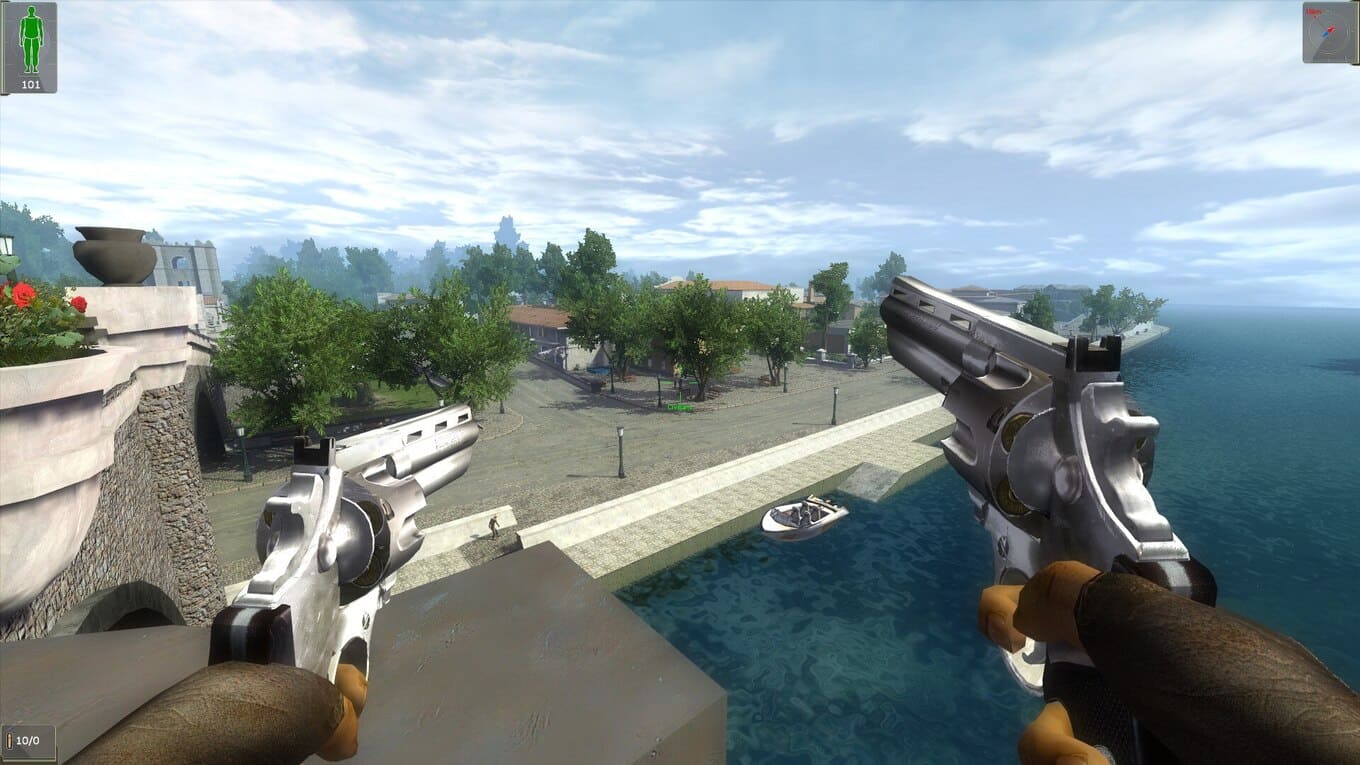Select the green body status icon
The height and width of the screenshot is (765, 1360).
(x=31, y=39)
